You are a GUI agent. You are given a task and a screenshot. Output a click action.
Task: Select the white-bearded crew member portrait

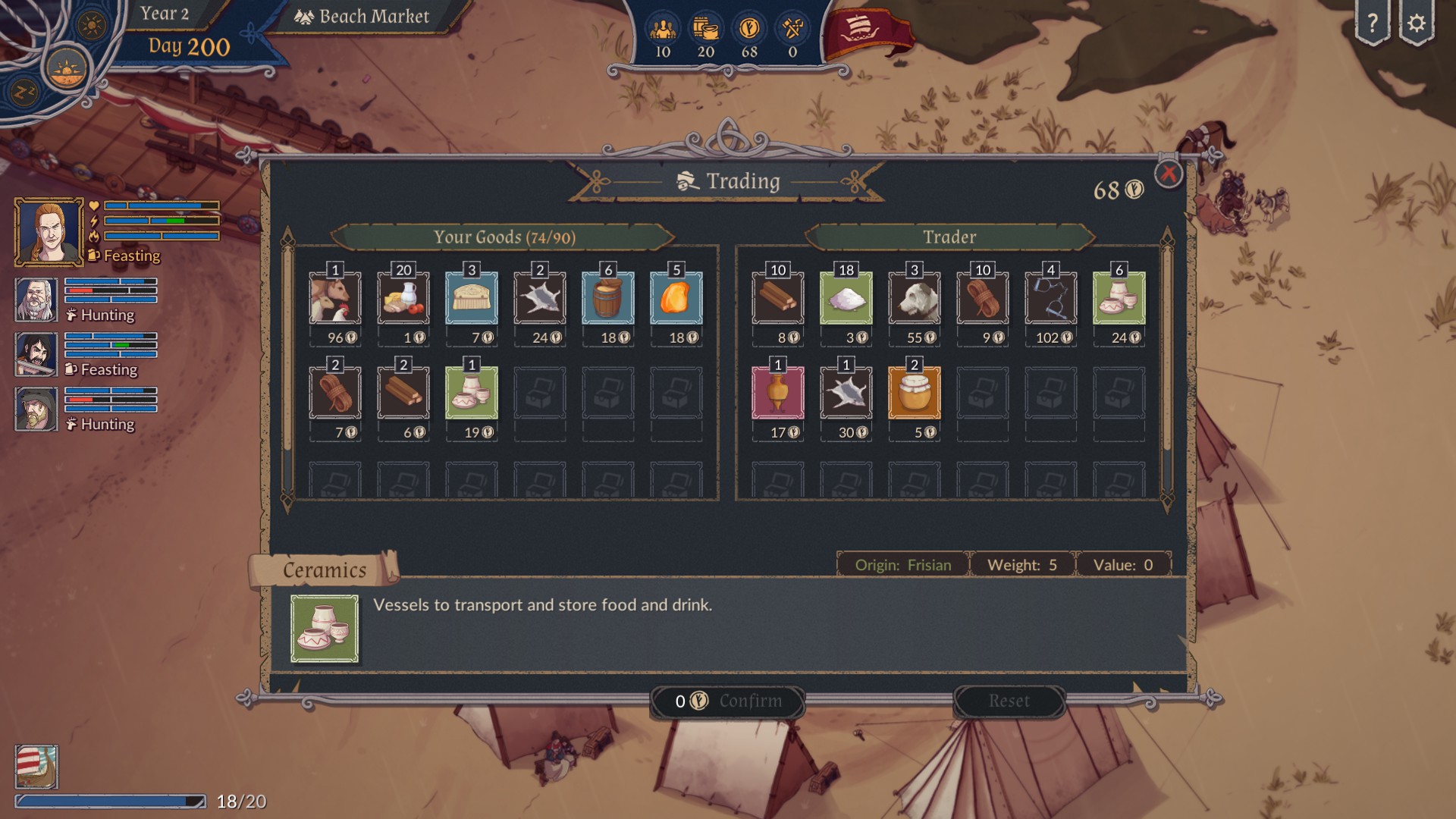point(36,300)
